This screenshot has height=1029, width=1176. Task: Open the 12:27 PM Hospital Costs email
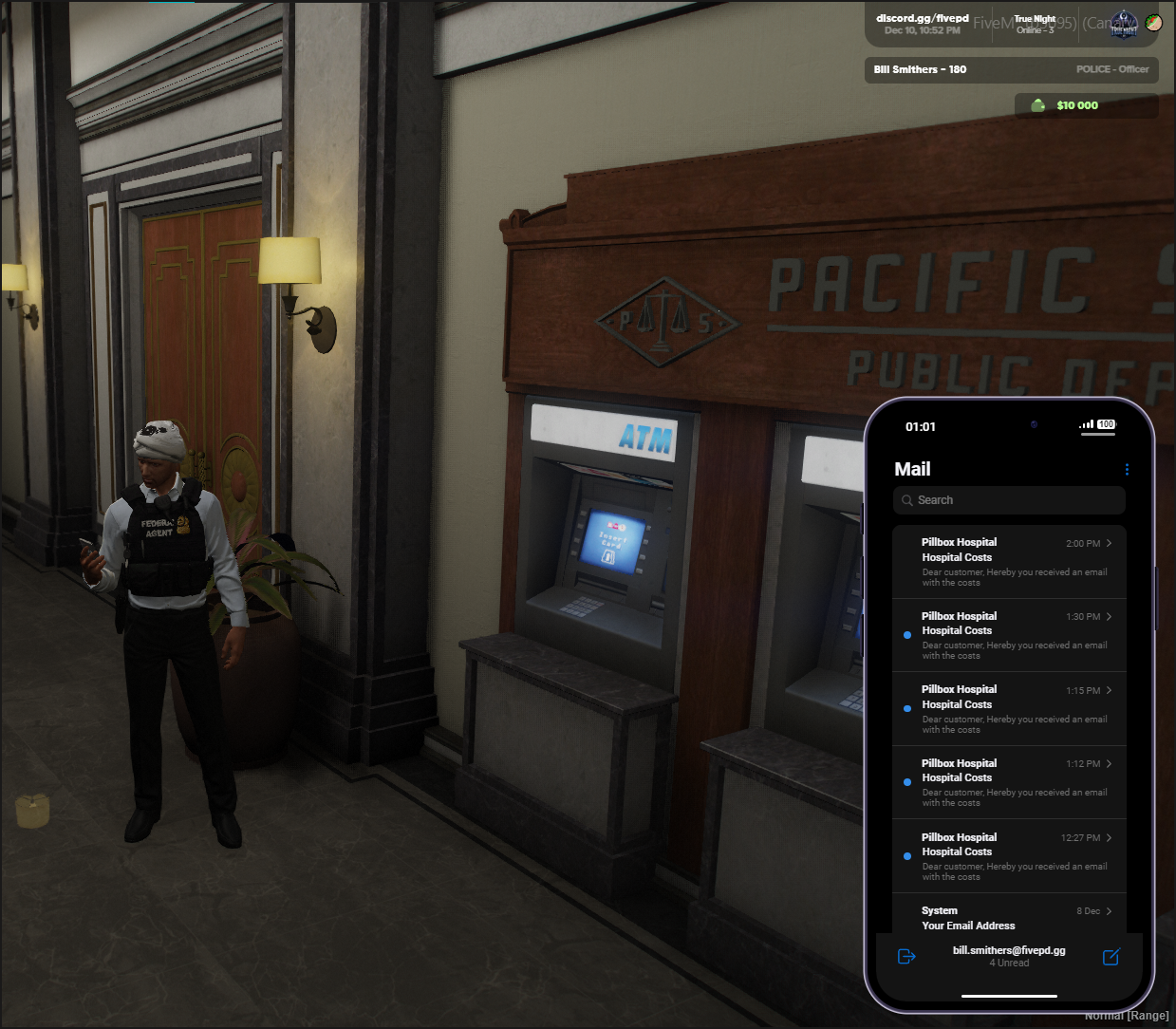tap(1009, 856)
